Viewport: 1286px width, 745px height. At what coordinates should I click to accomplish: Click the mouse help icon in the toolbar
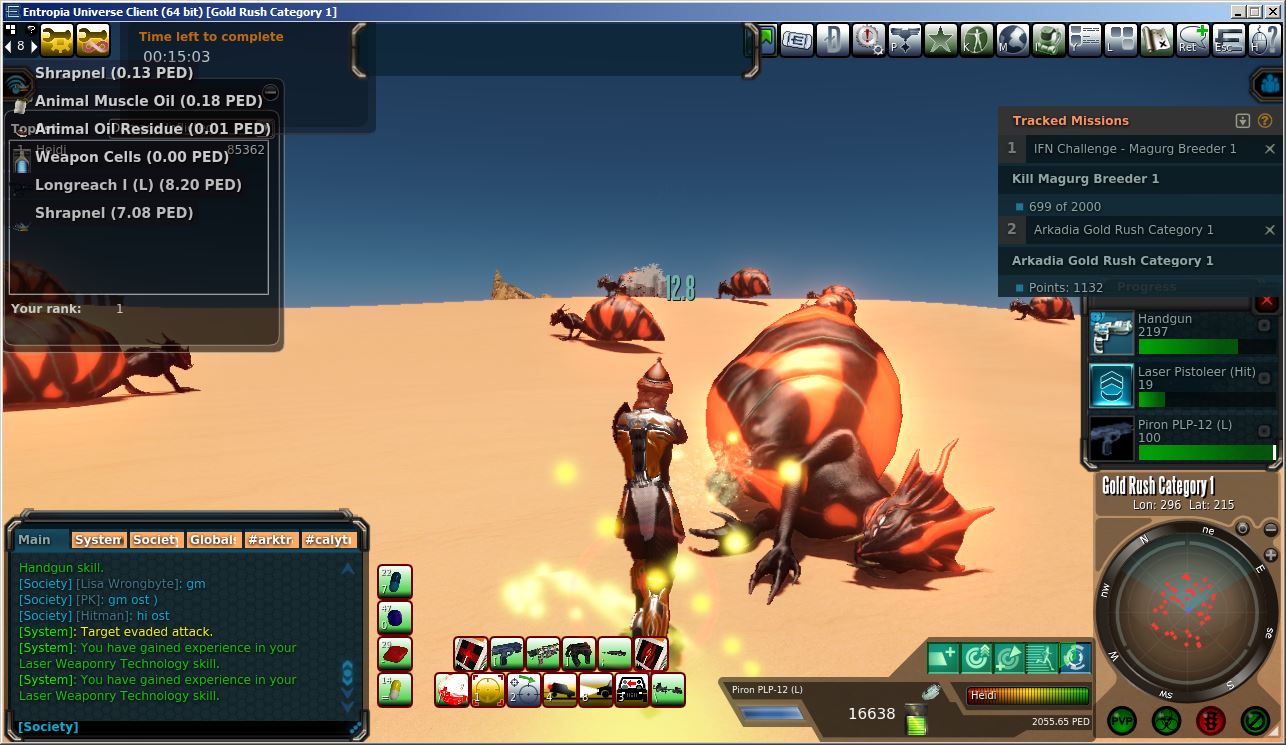[x=1262, y=40]
